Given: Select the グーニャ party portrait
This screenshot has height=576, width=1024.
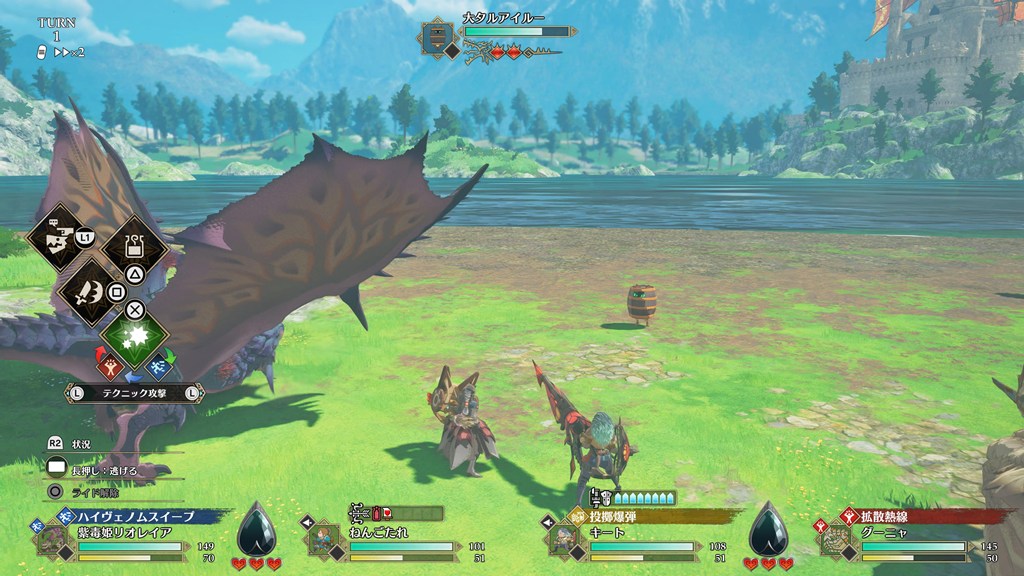Looking at the screenshot, I should tap(836, 540).
